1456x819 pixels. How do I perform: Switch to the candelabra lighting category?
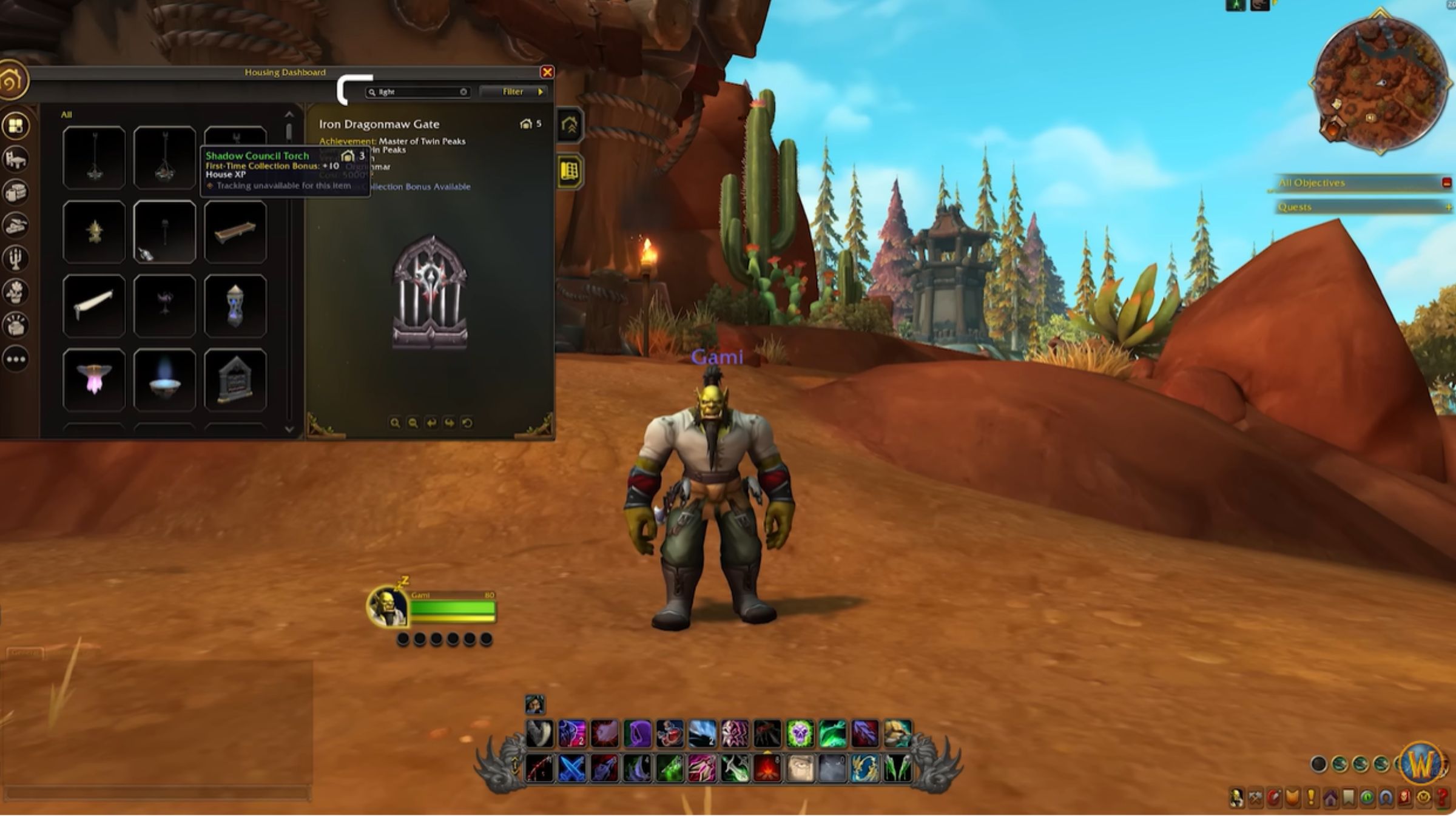point(16,259)
